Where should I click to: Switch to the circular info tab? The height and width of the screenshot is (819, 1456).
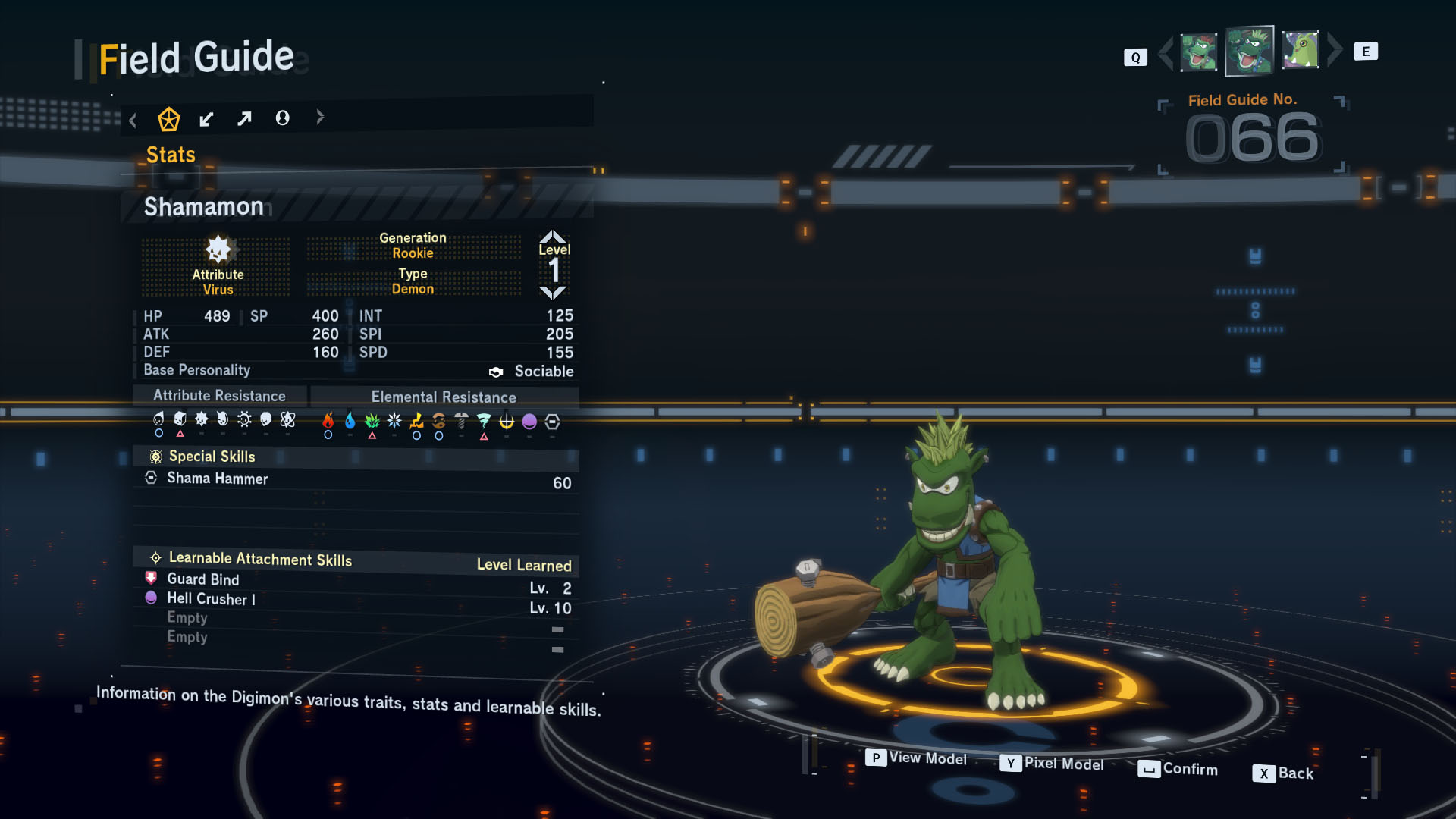click(282, 118)
